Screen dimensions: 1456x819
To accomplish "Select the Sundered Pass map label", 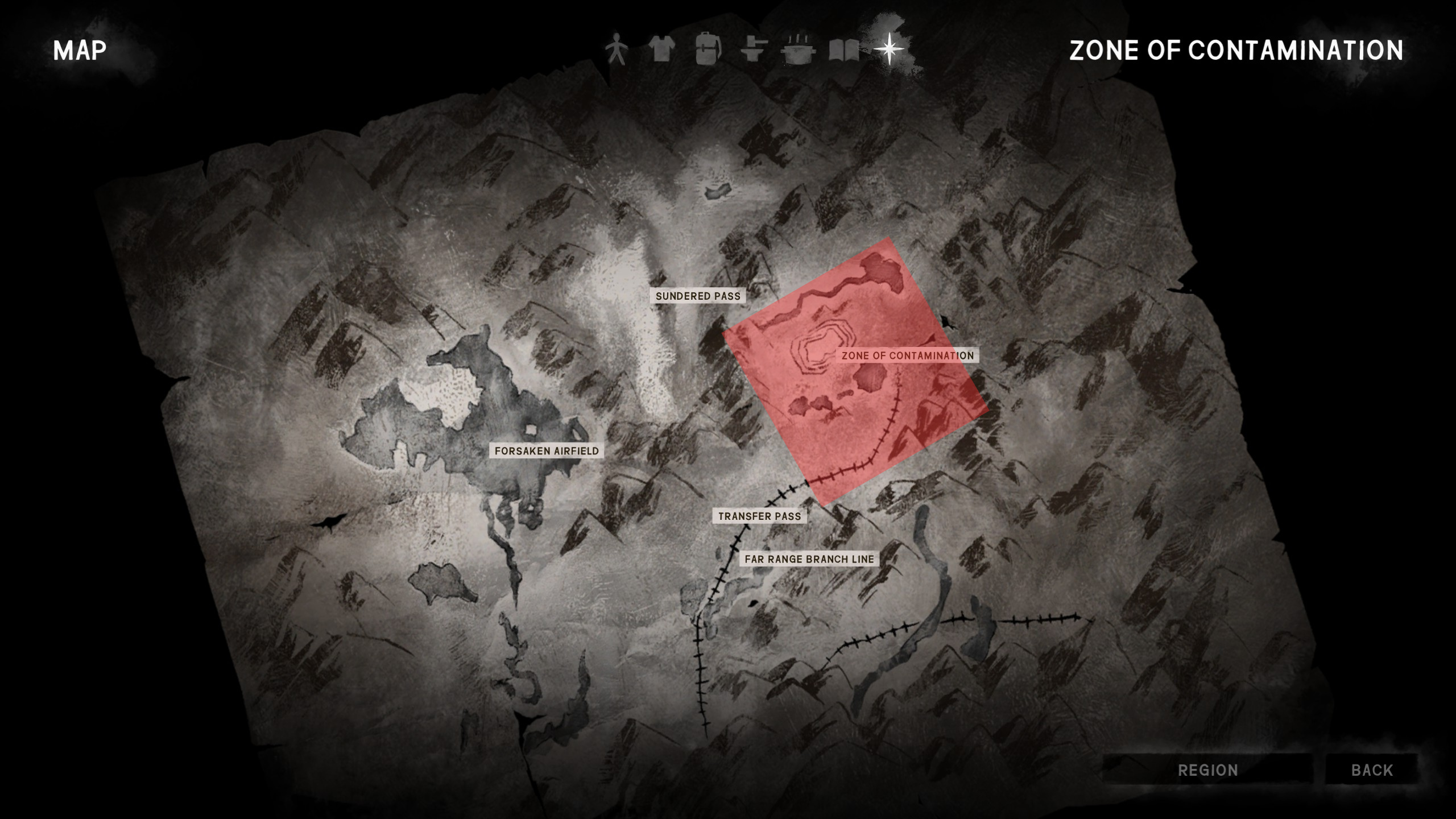I will [x=698, y=296].
